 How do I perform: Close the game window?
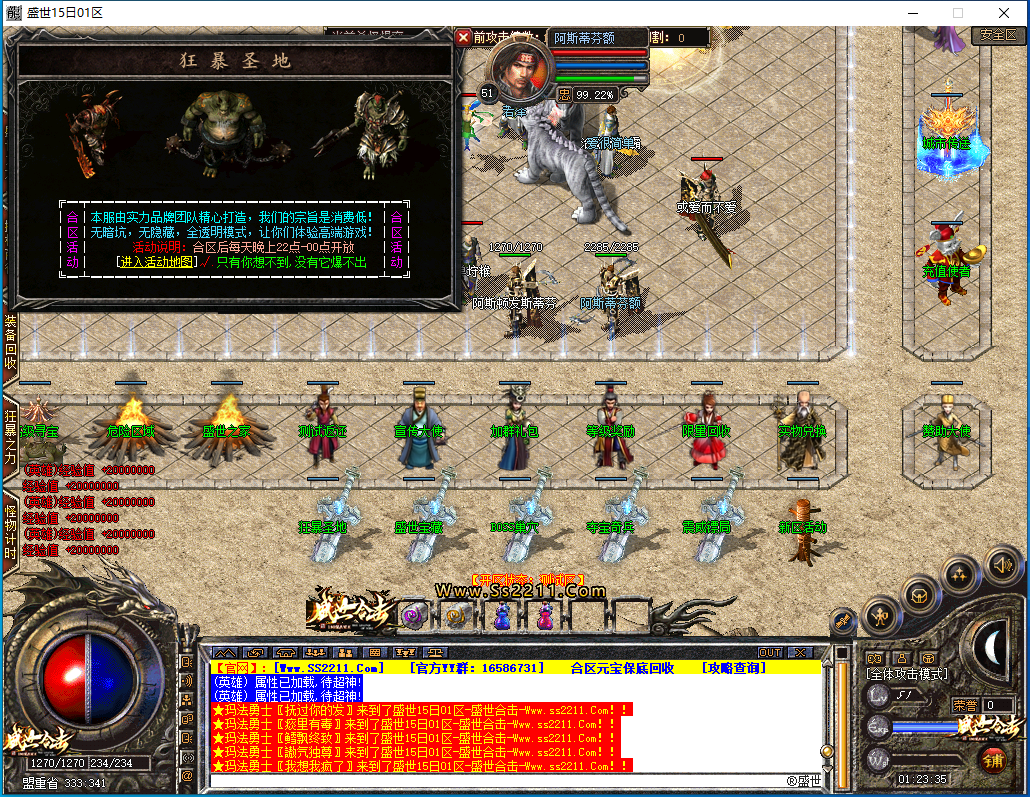[x=1005, y=13]
